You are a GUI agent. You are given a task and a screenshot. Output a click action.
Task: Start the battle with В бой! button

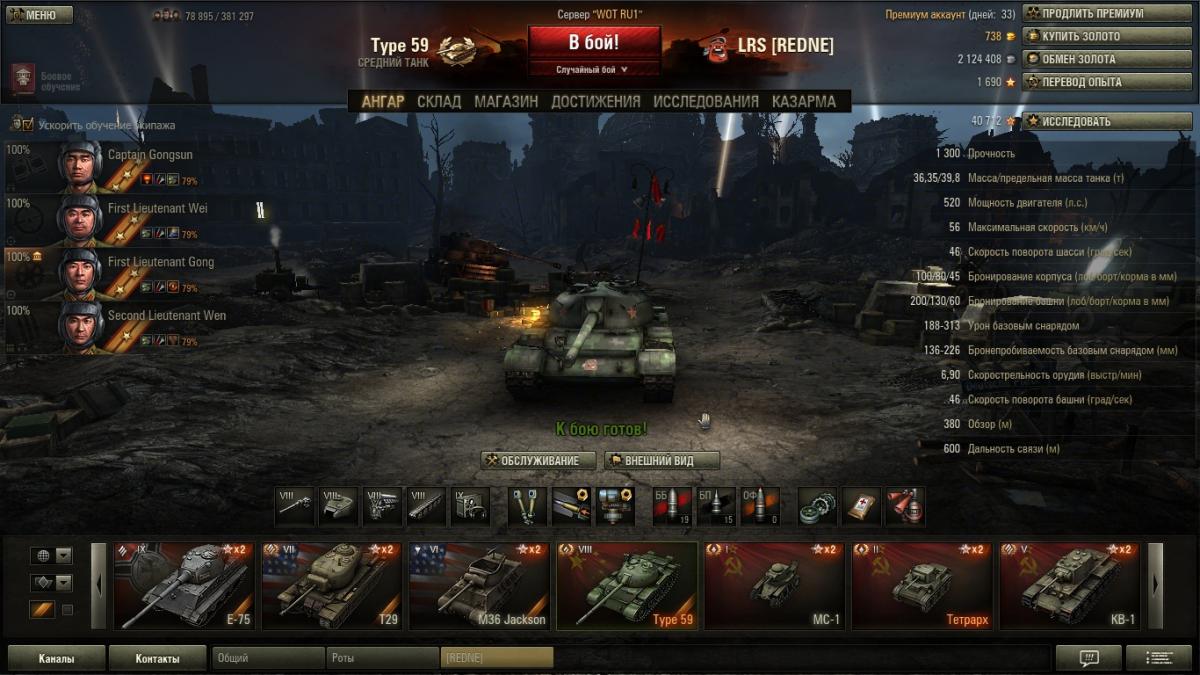tap(594, 43)
